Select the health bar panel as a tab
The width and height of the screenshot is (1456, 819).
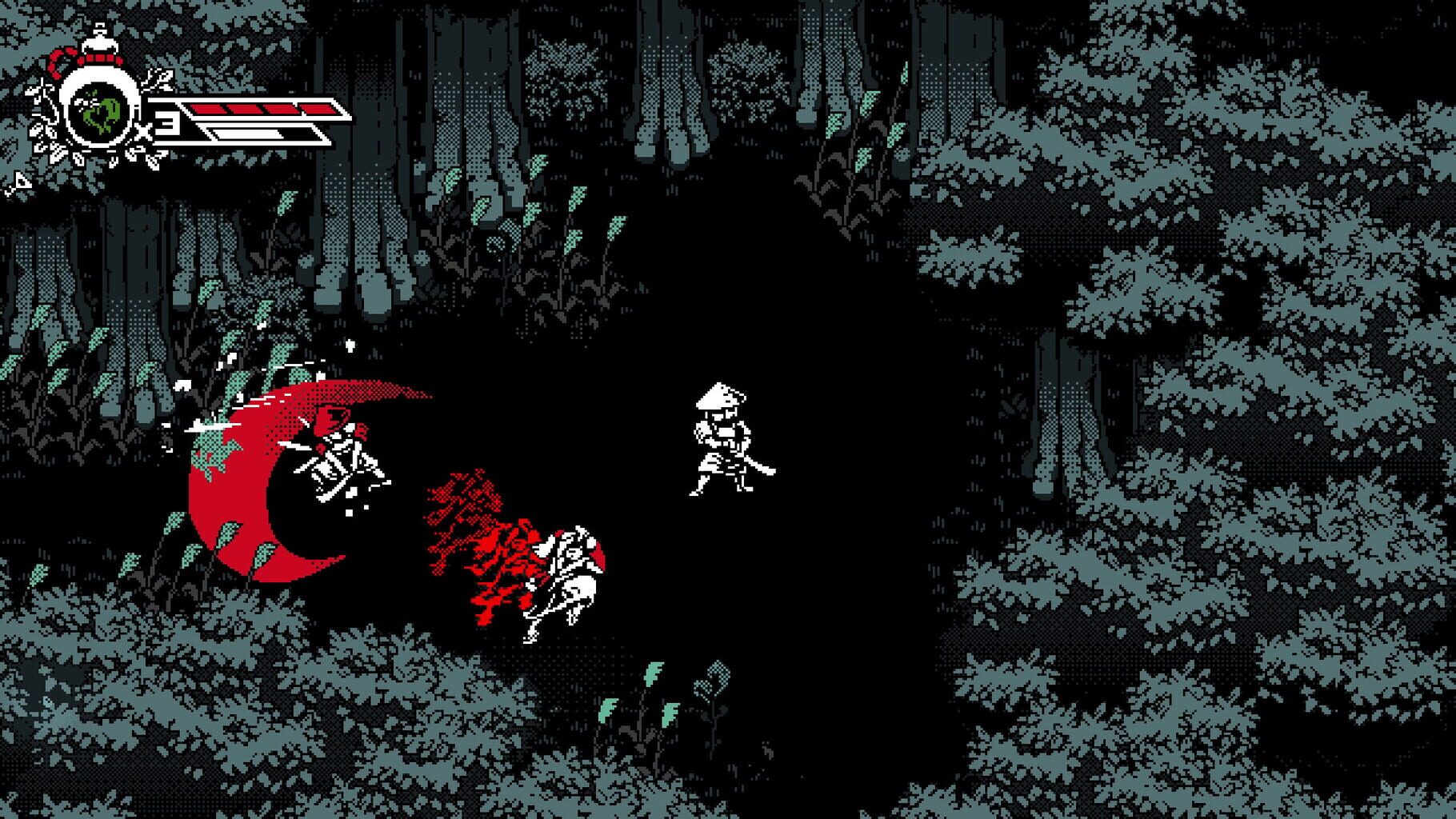click(264, 116)
